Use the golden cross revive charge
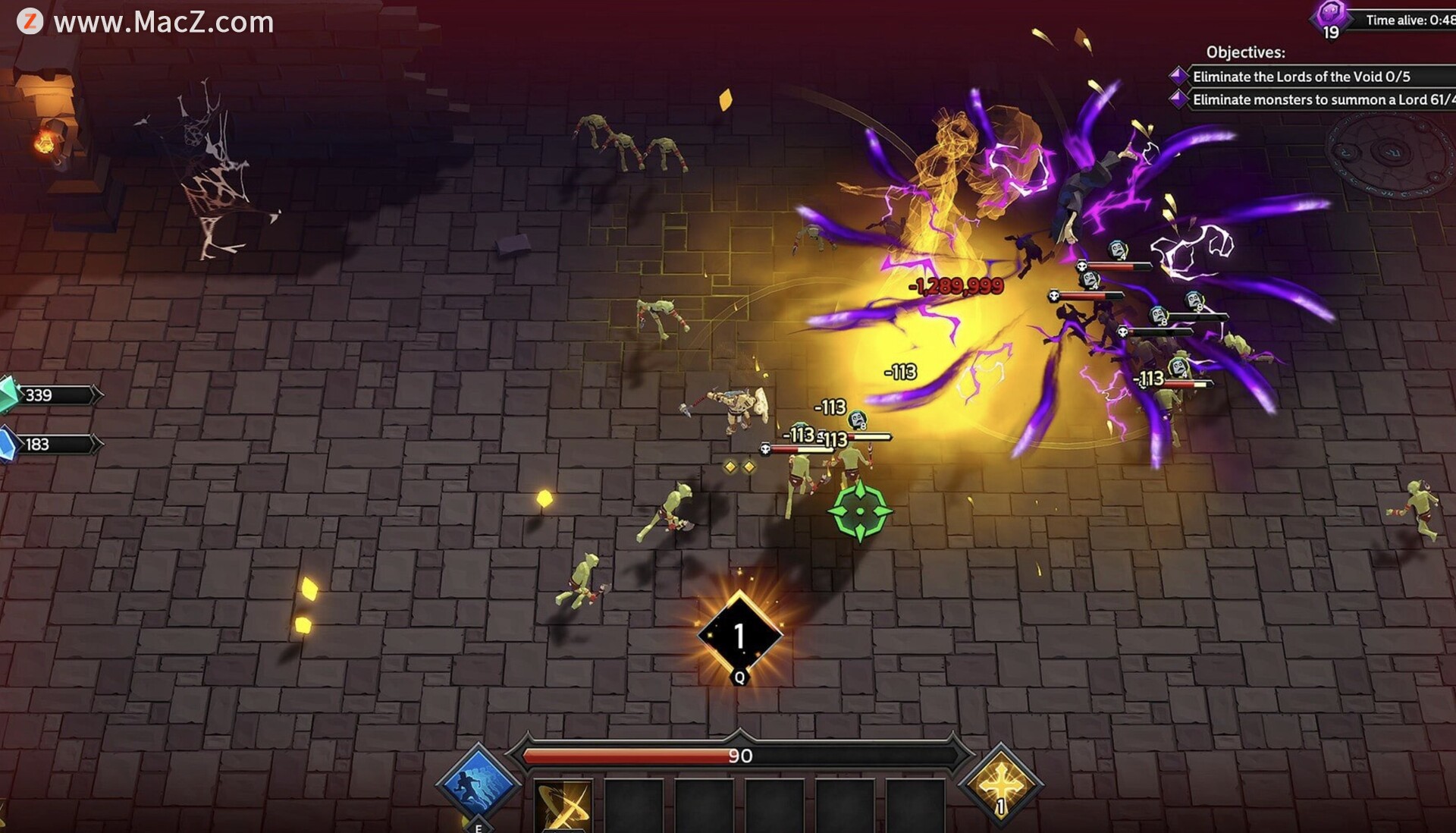Image resolution: width=1456 pixels, height=833 pixels. tap(1000, 785)
